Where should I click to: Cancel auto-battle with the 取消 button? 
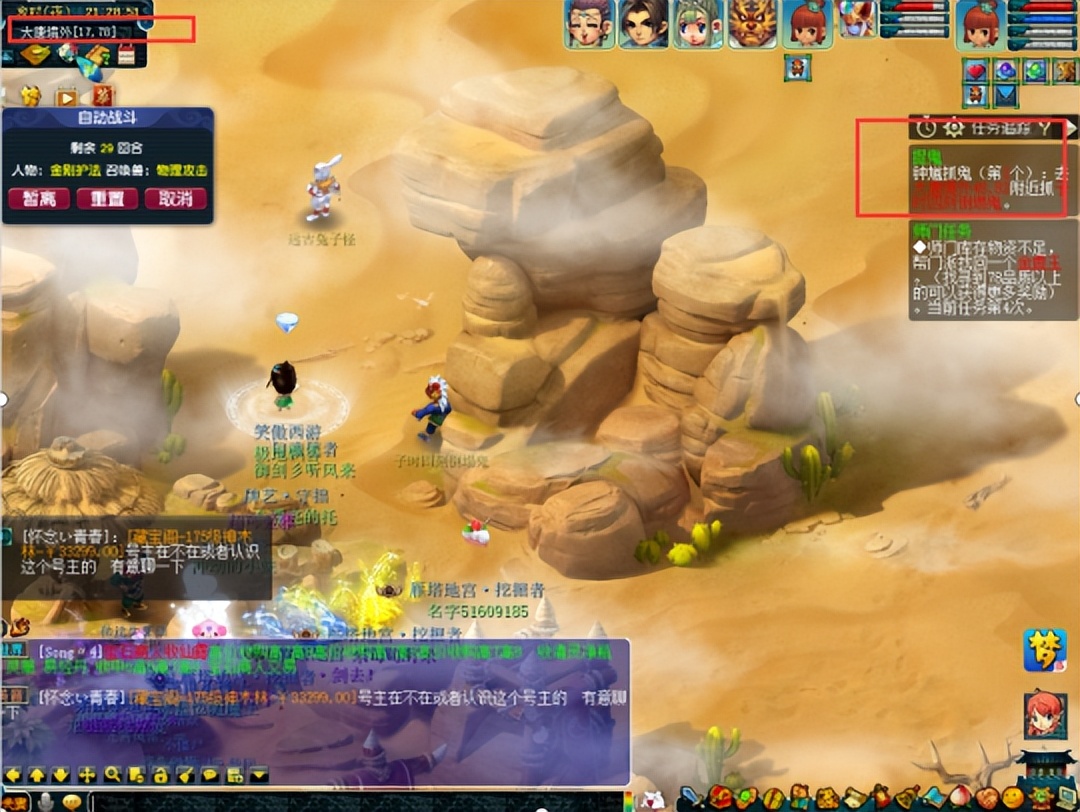[175, 198]
